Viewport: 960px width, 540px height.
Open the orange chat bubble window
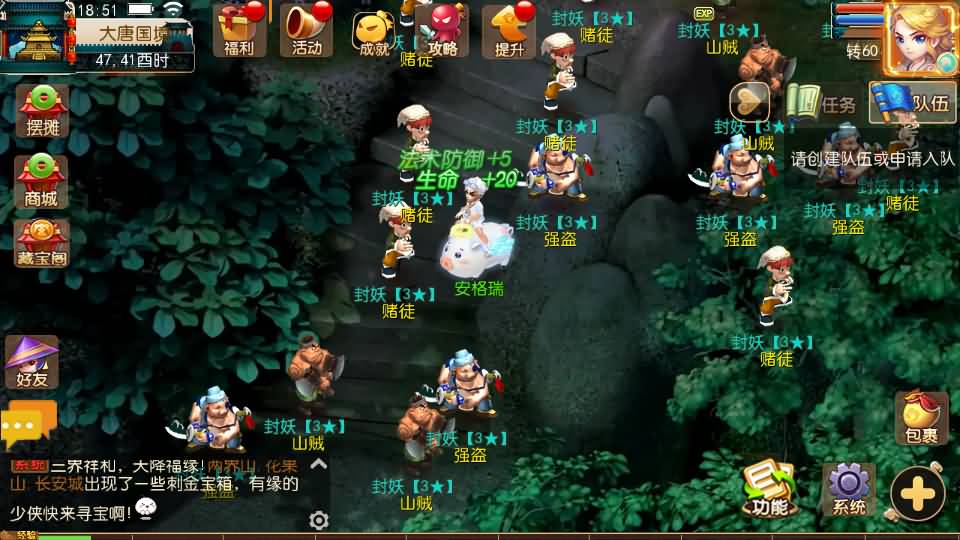(x=28, y=427)
